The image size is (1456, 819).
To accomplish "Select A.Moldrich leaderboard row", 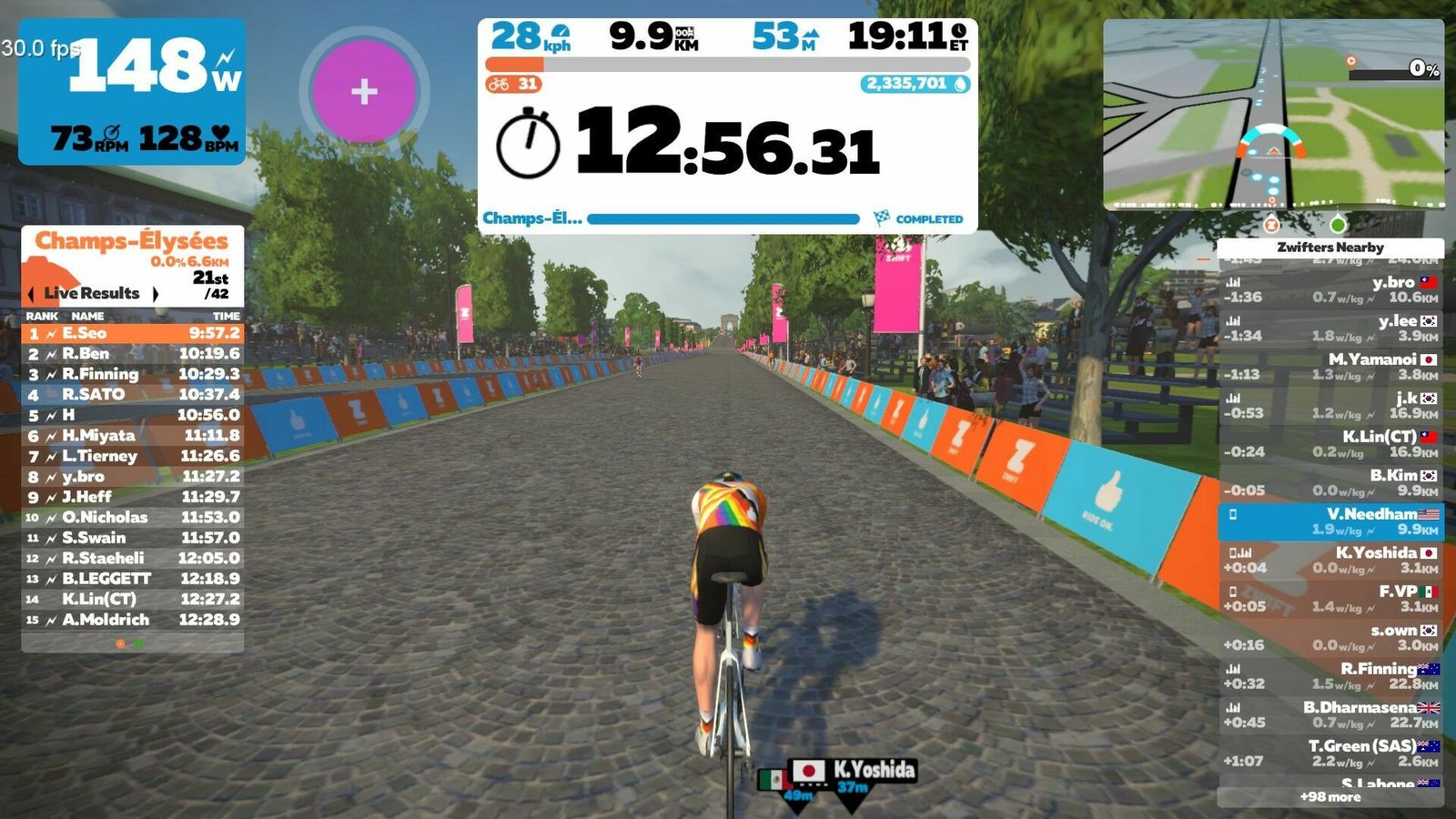I will (133, 620).
